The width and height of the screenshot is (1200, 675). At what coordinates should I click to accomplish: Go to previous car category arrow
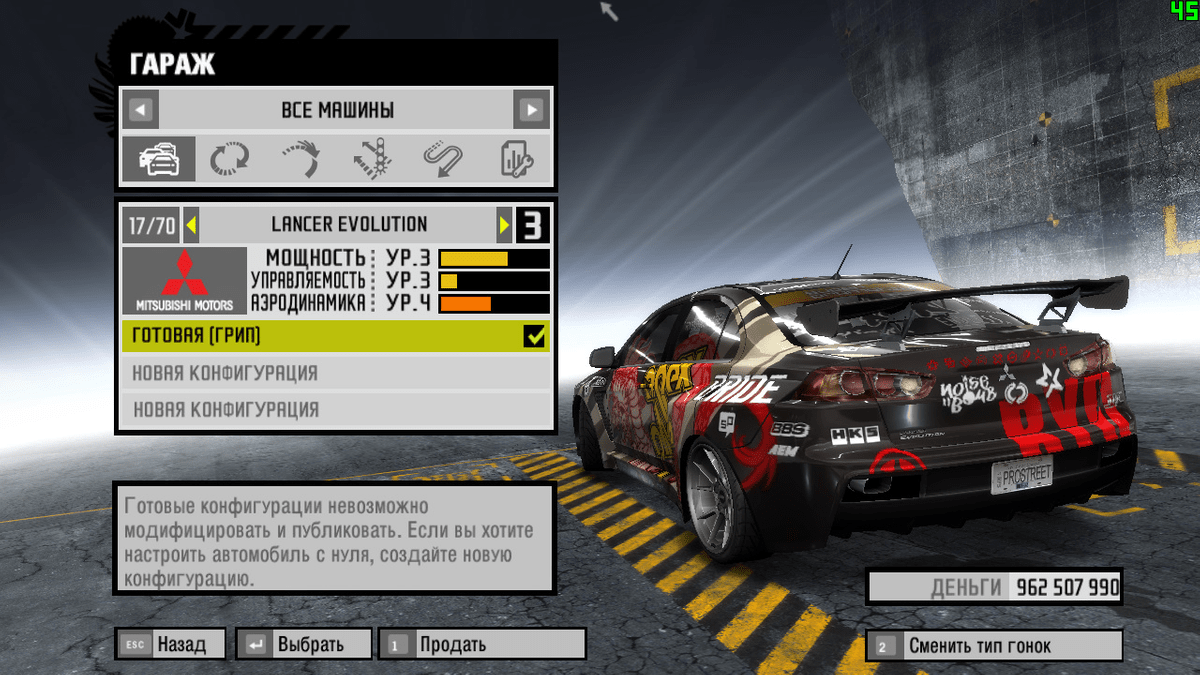point(143,109)
